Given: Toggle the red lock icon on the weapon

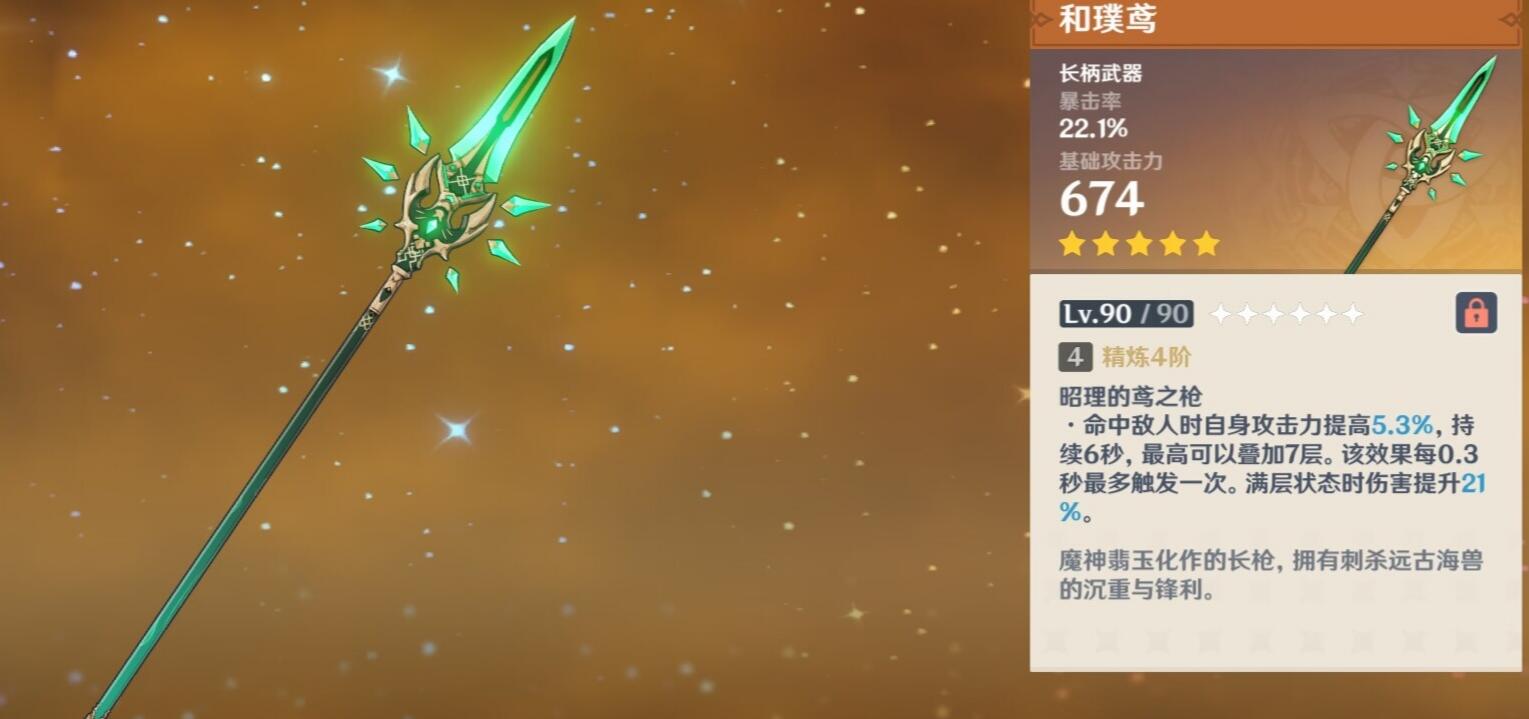Looking at the screenshot, I should point(1476,313).
